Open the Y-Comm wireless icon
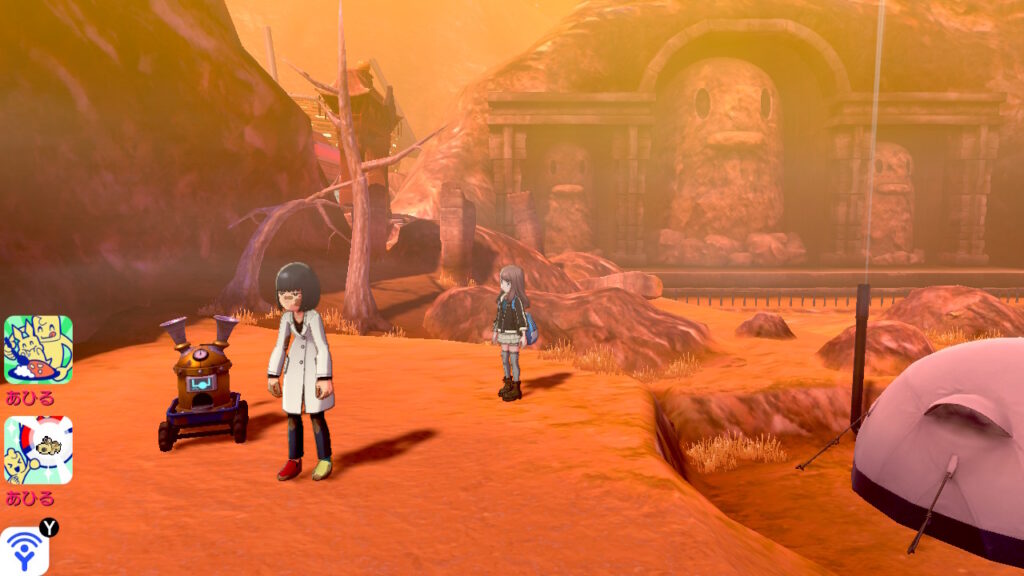 tap(24, 552)
